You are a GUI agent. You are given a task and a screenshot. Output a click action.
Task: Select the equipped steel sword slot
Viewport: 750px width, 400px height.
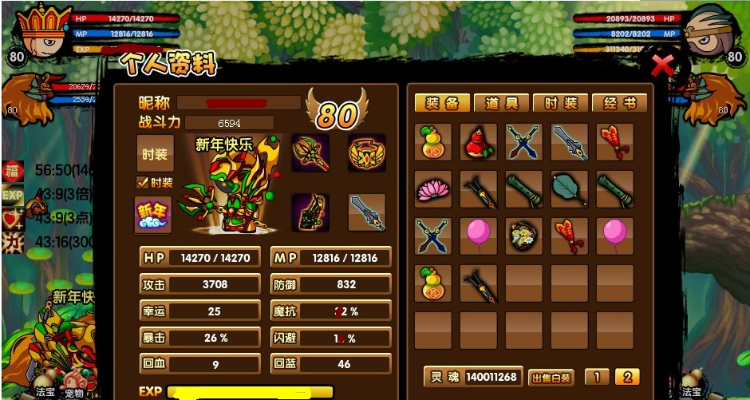(x=367, y=212)
